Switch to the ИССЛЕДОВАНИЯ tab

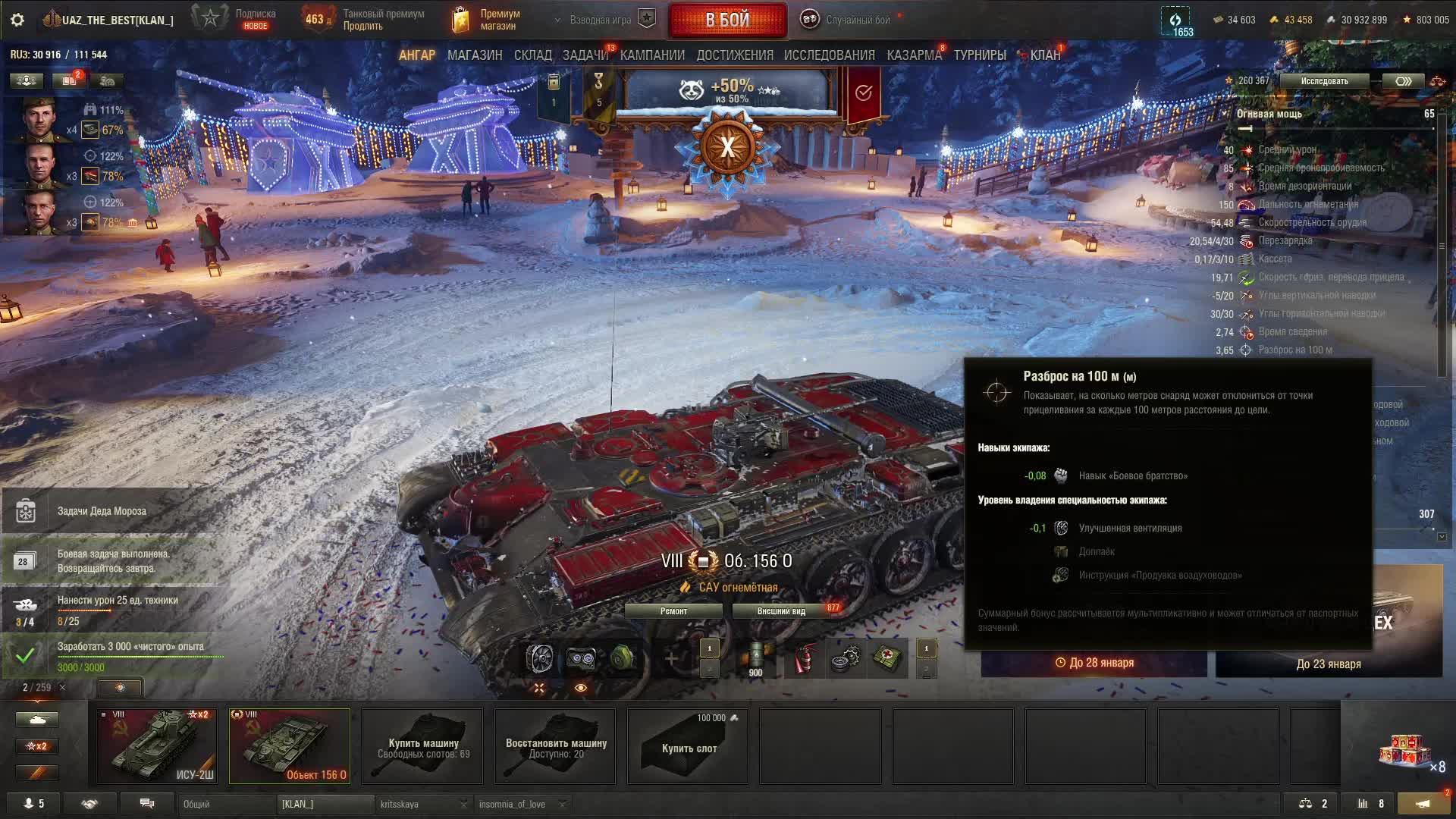click(x=829, y=55)
